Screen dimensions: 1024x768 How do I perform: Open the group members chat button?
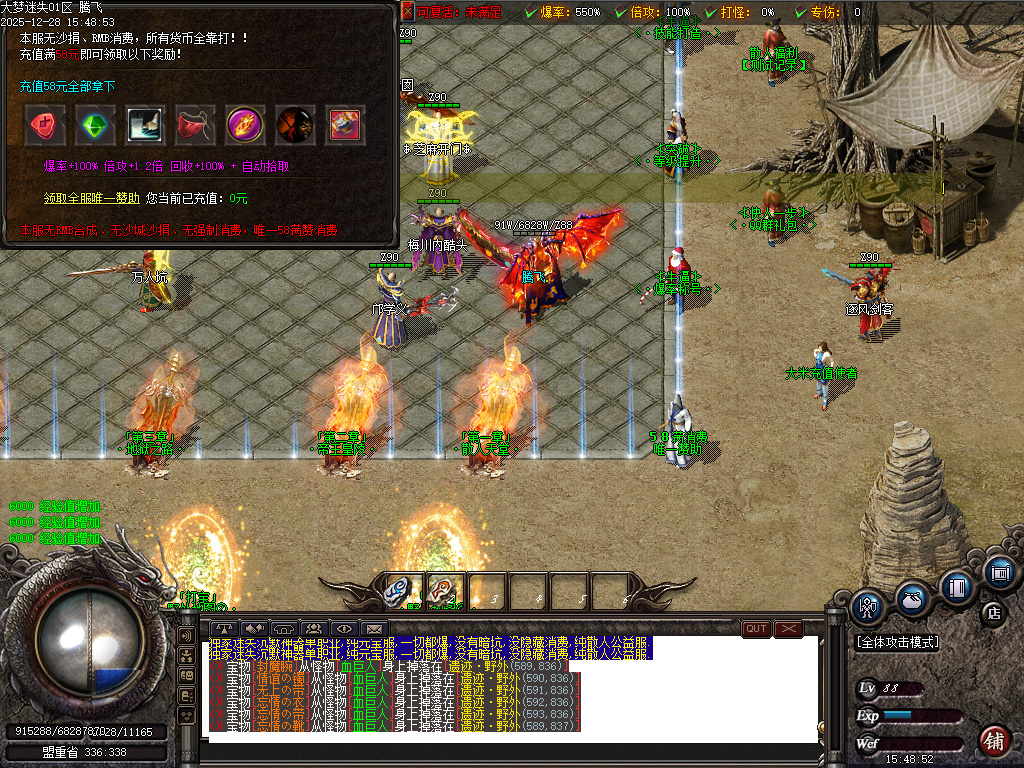313,628
